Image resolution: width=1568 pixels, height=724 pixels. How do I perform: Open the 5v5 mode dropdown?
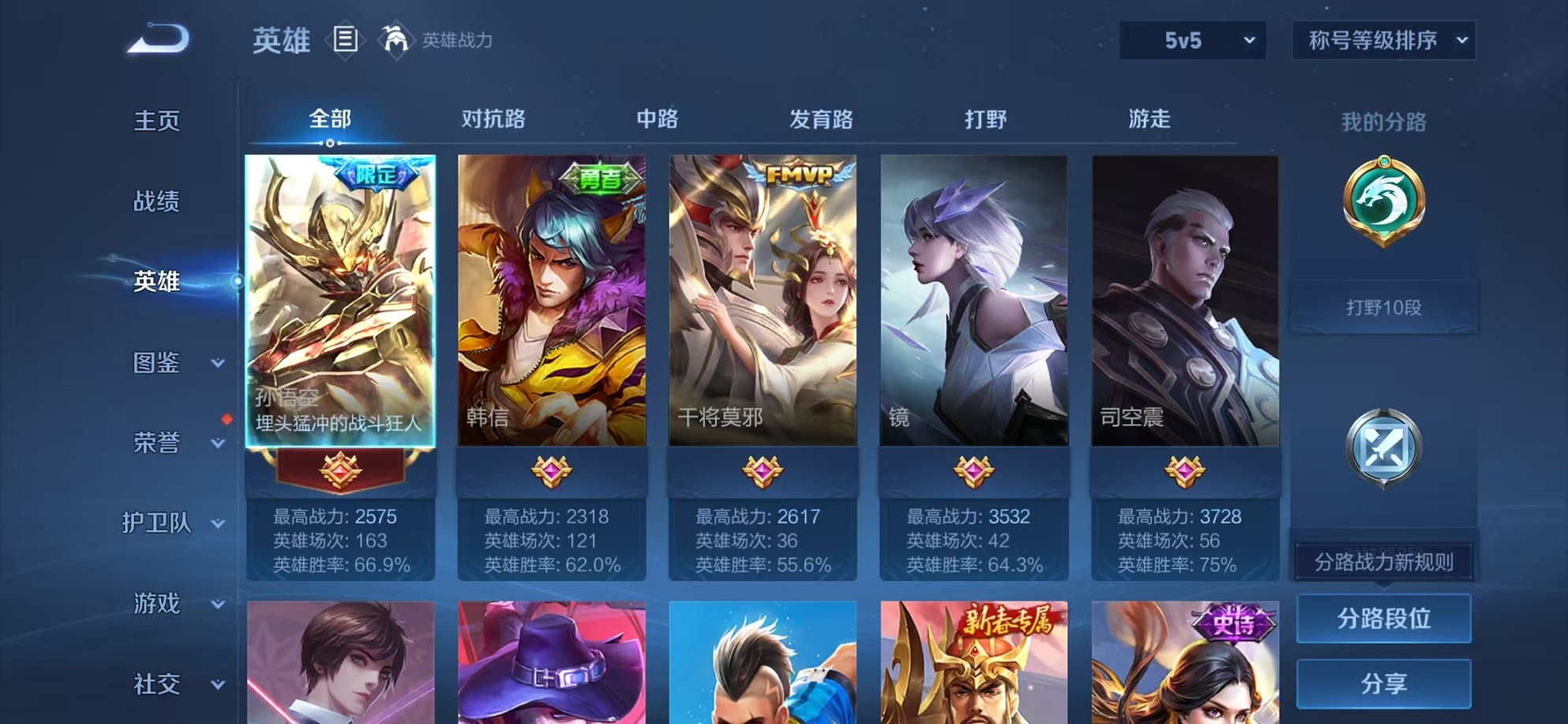1191,39
